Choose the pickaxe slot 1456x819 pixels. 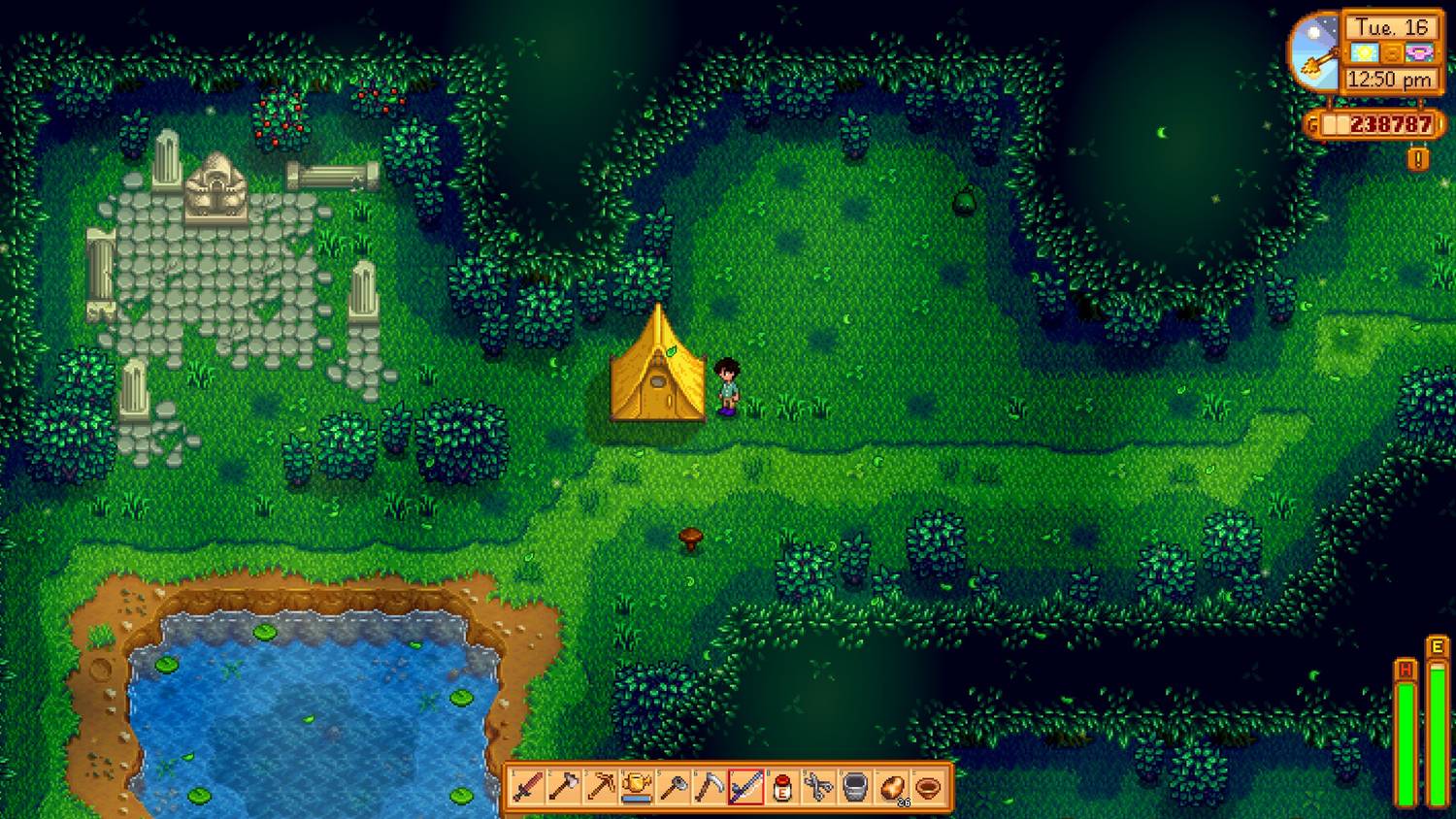pos(600,786)
